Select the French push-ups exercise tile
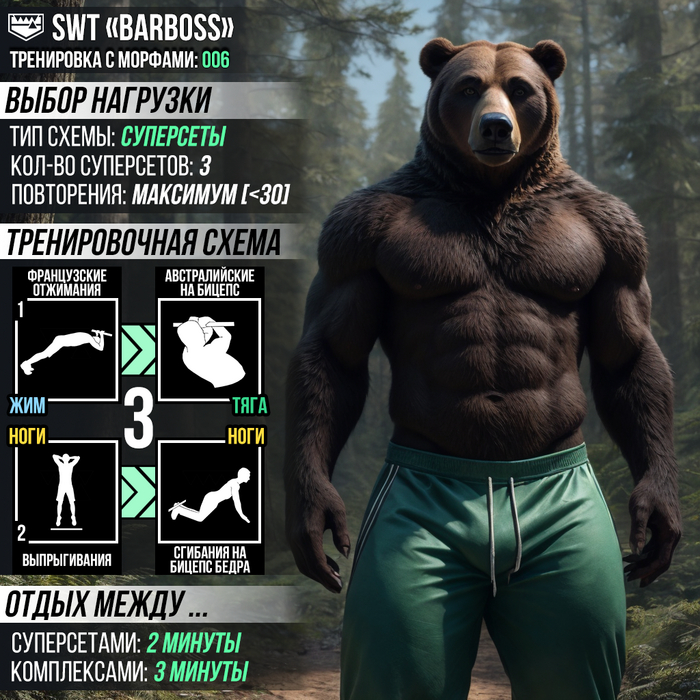Screen dimensions: 700x700 click(67, 348)
